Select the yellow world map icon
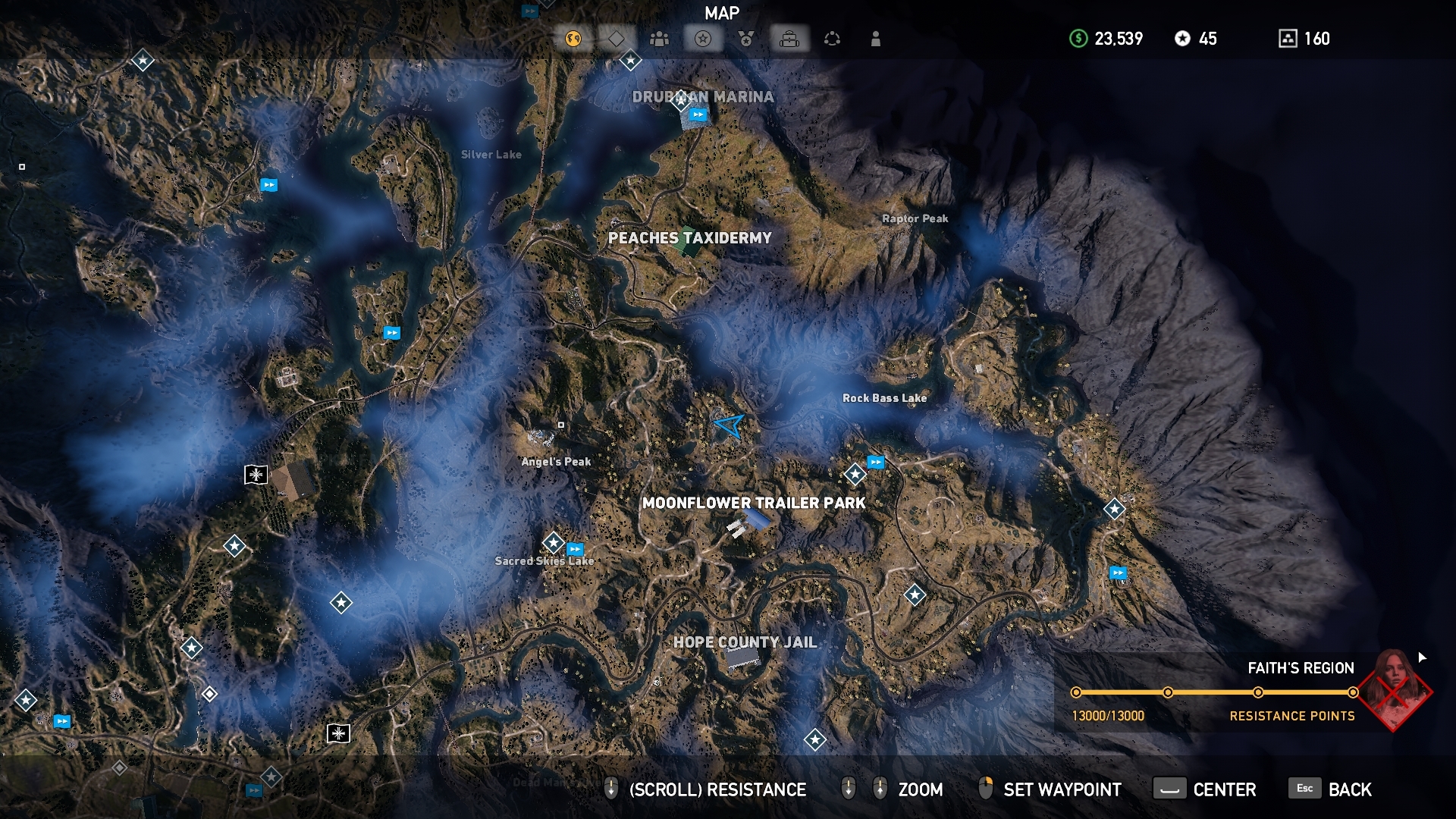Screen dimensions: 1456x819 [573, 39]
